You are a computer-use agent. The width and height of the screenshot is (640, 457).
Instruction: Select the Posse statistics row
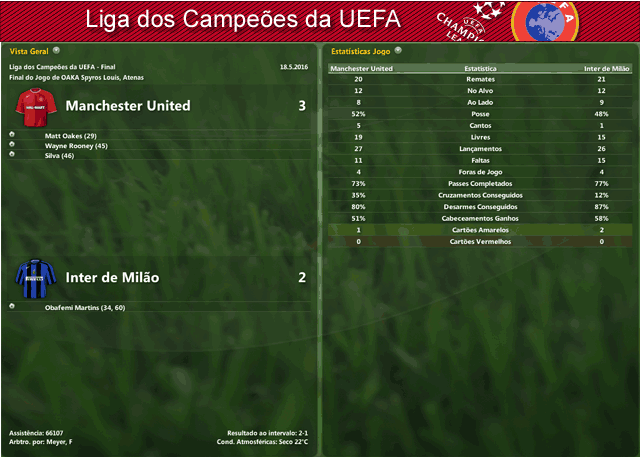point(480,114)
